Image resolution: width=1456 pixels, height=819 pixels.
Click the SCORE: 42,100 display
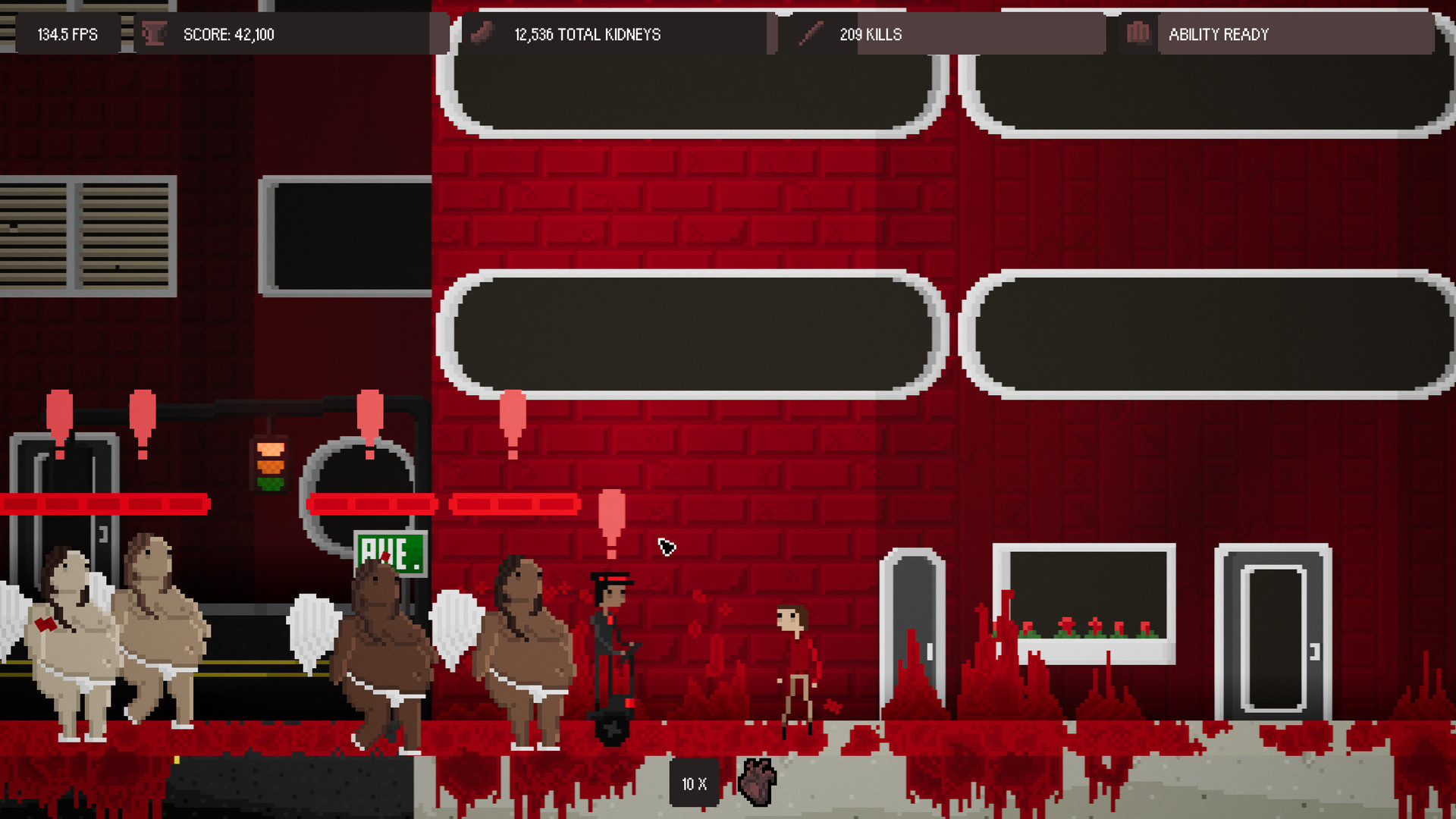coord(227,34)
